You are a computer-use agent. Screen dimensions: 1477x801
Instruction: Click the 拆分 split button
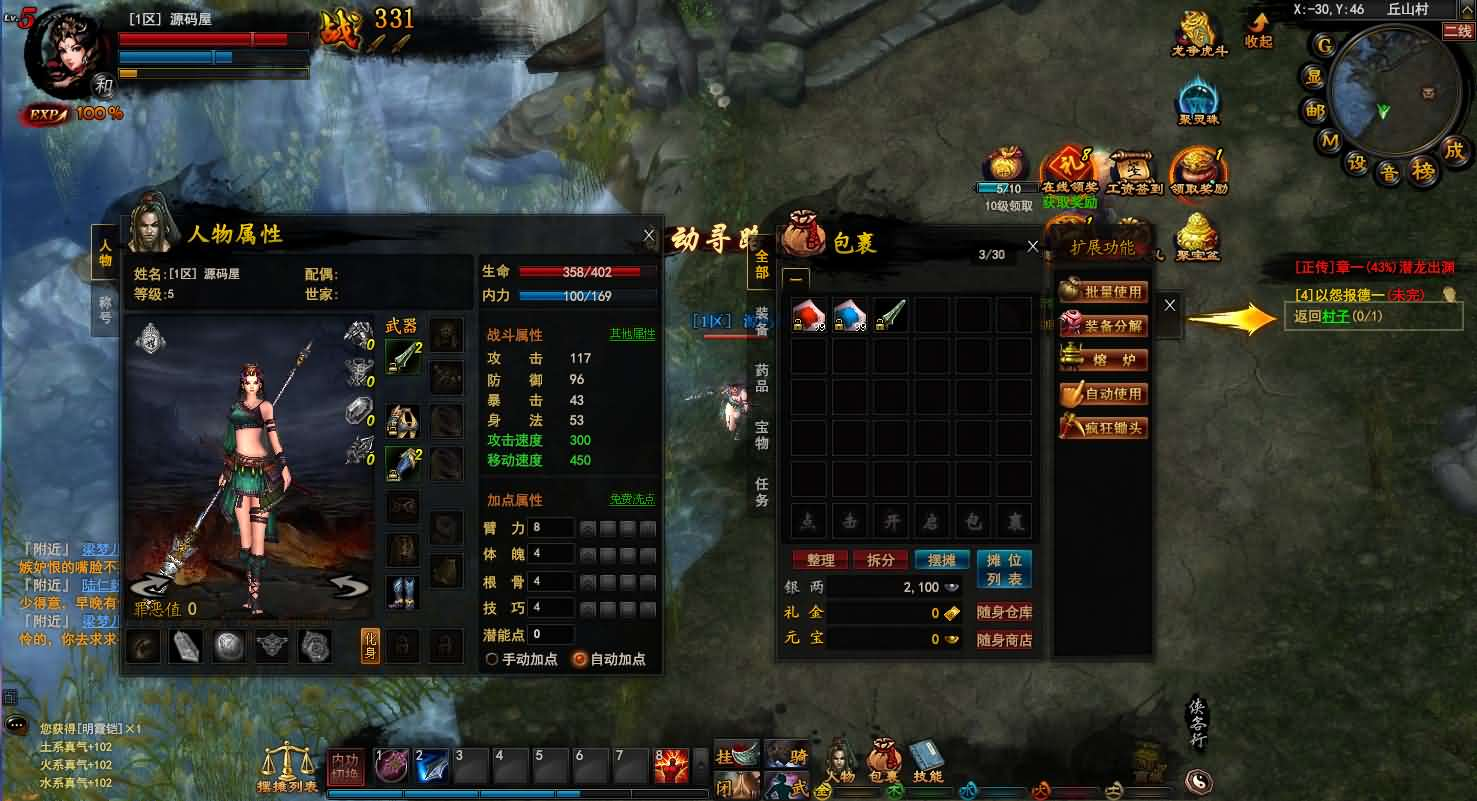pos(880,560)
